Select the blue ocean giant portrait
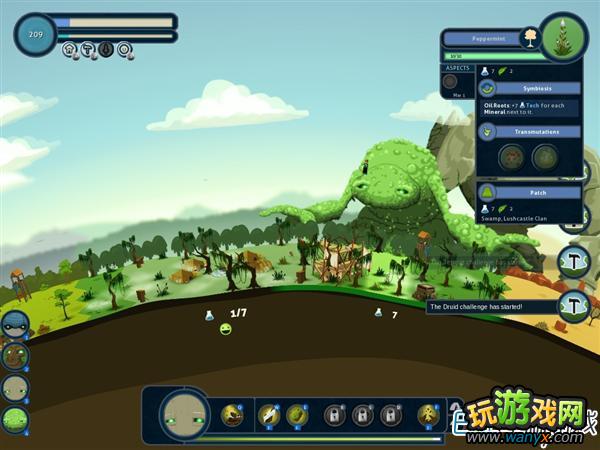The width and height of the screenshot is (600, 450). click(14, 325)
